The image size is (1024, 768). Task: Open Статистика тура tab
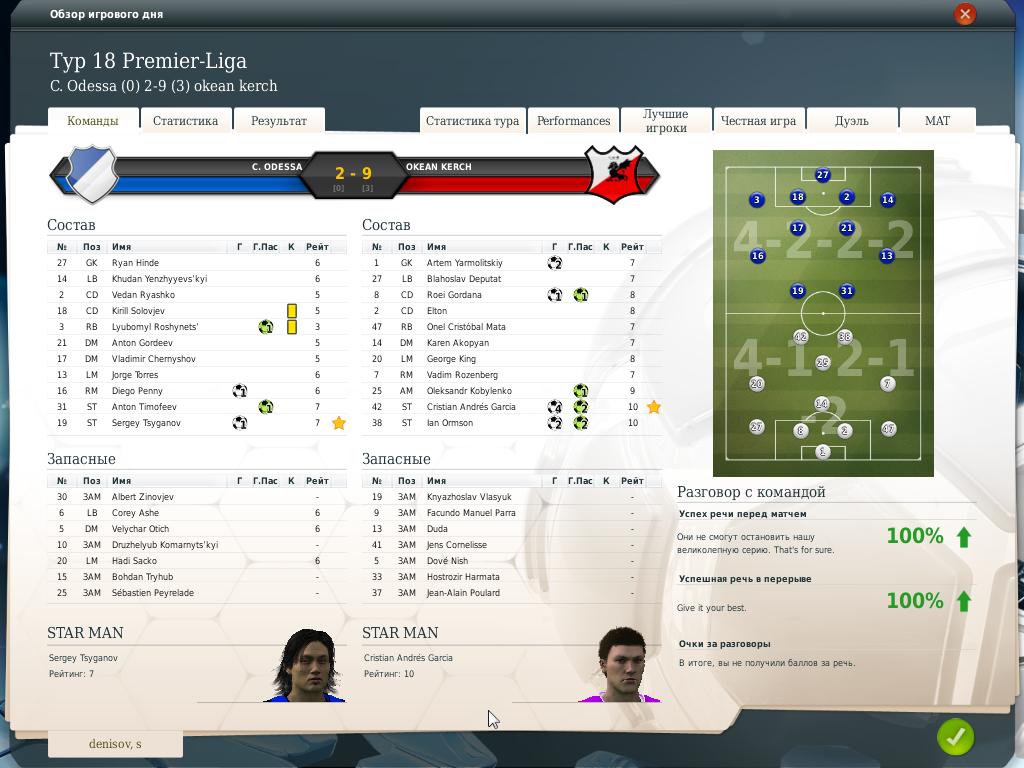pos(472,121)
